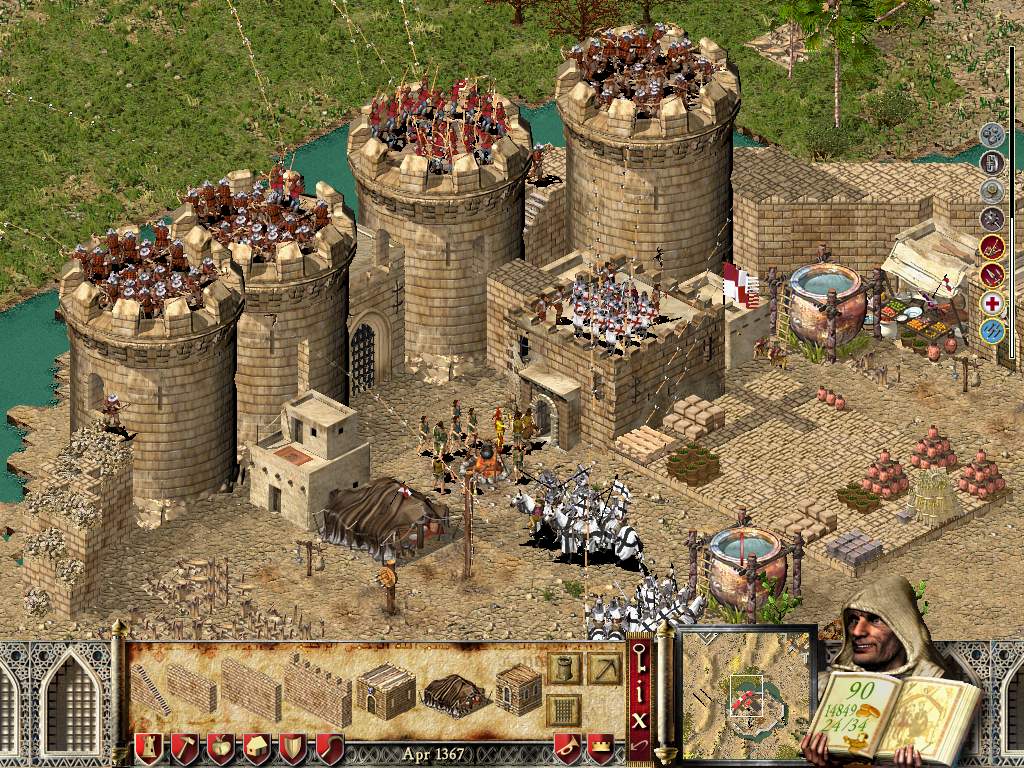Choose the crenellated wall piece

(x=317, y=689)
